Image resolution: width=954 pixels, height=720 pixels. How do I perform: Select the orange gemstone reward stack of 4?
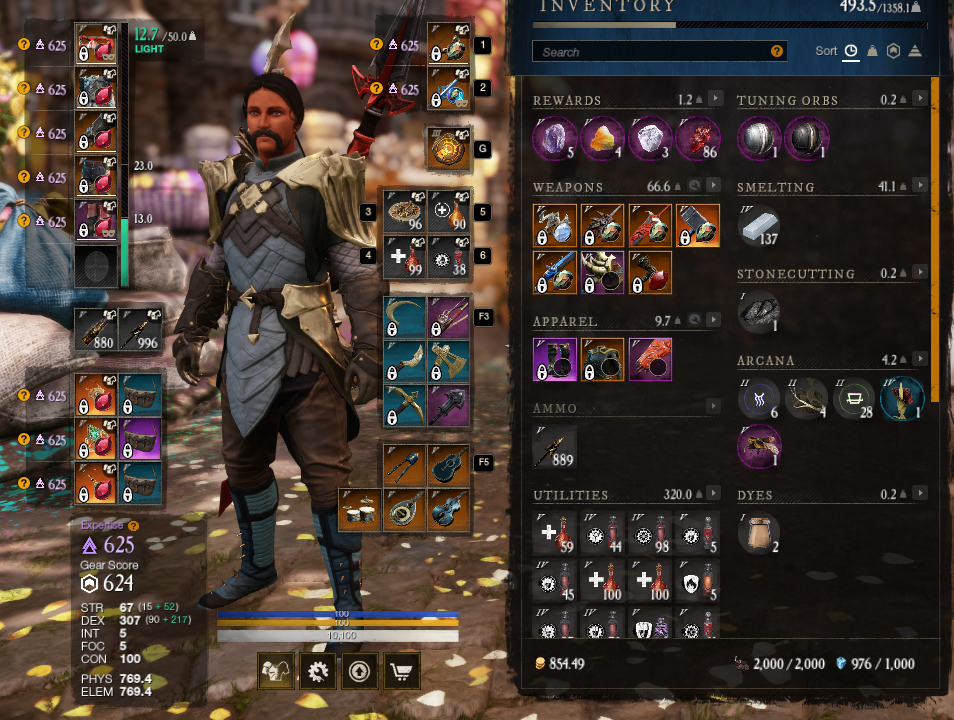click(603, 138)
